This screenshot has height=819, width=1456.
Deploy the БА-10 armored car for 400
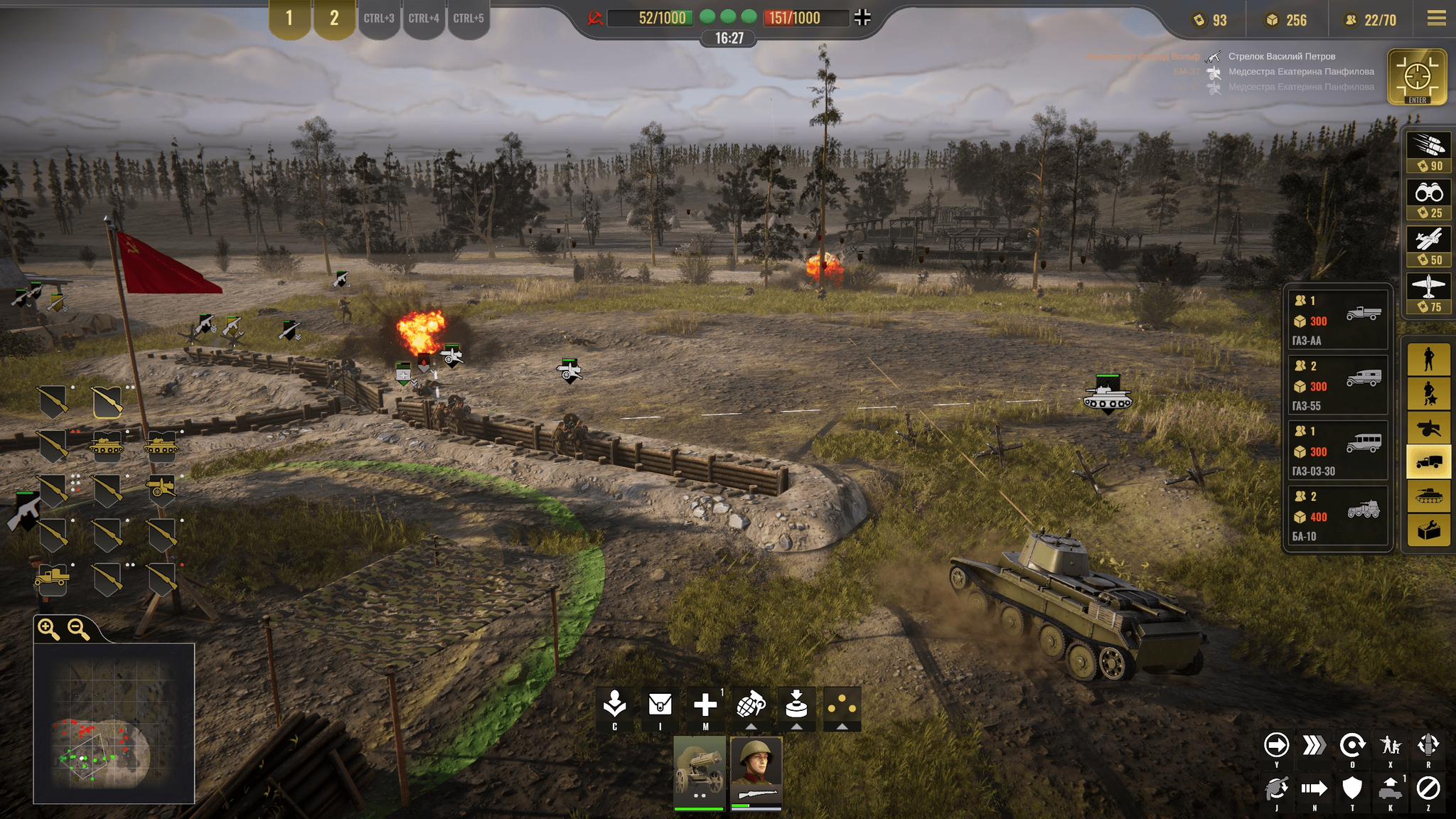(1337, 516)
